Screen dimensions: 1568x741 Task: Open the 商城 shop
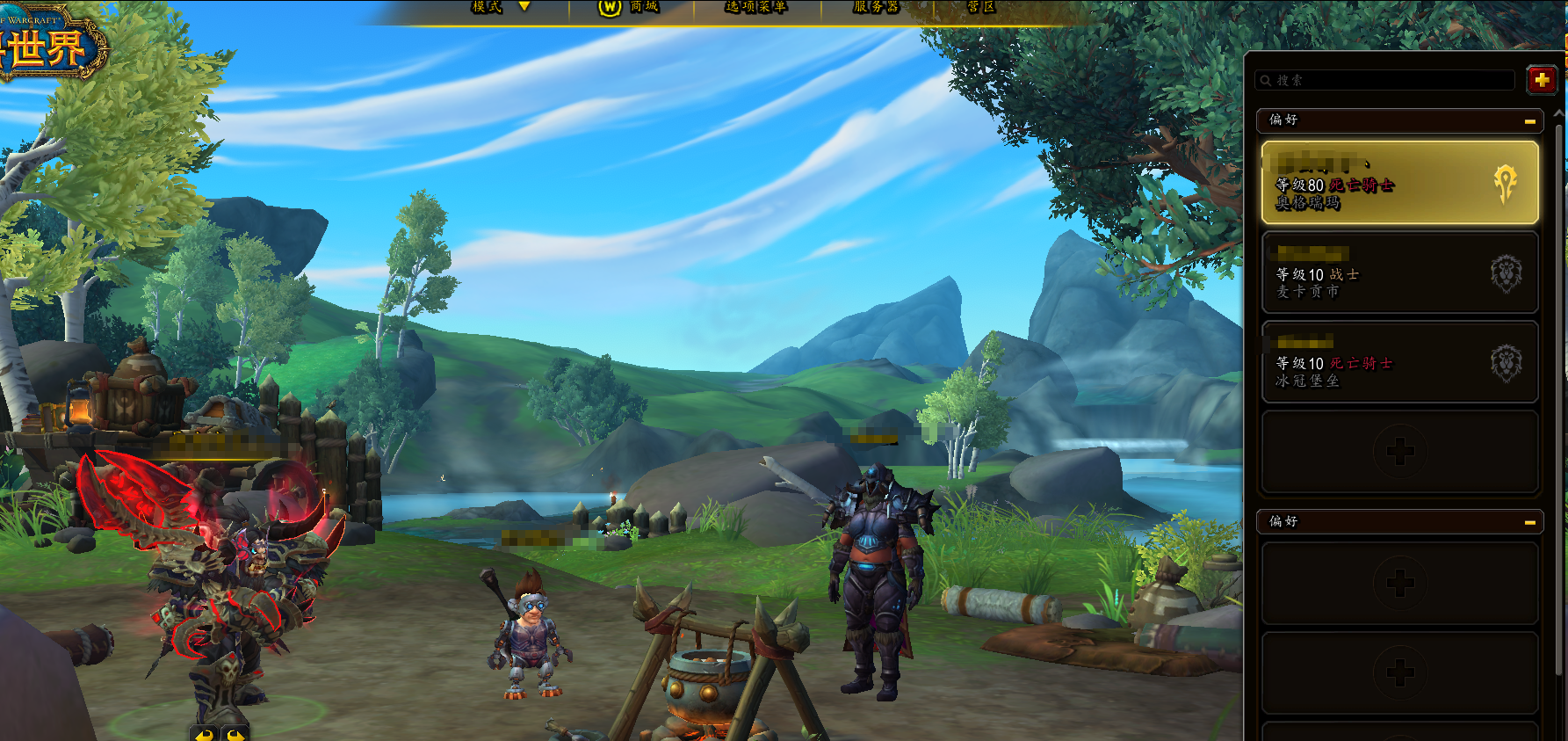(x=631, y=7)
